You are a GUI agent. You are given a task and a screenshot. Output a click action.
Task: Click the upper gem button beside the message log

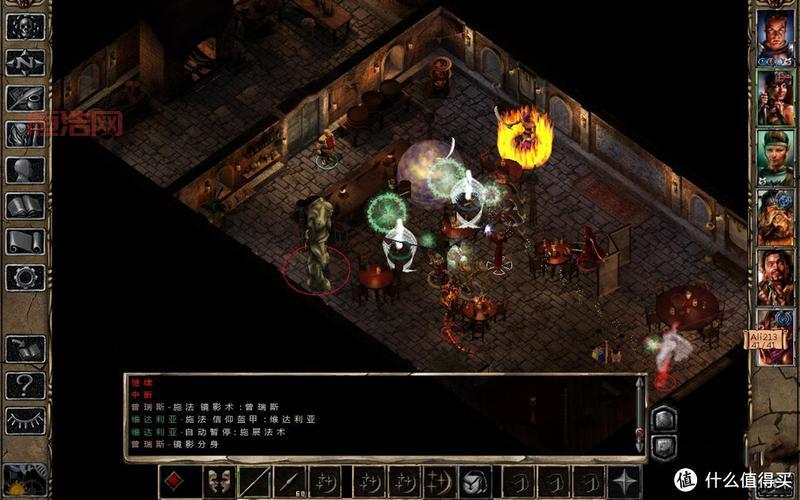click(663, 417)
